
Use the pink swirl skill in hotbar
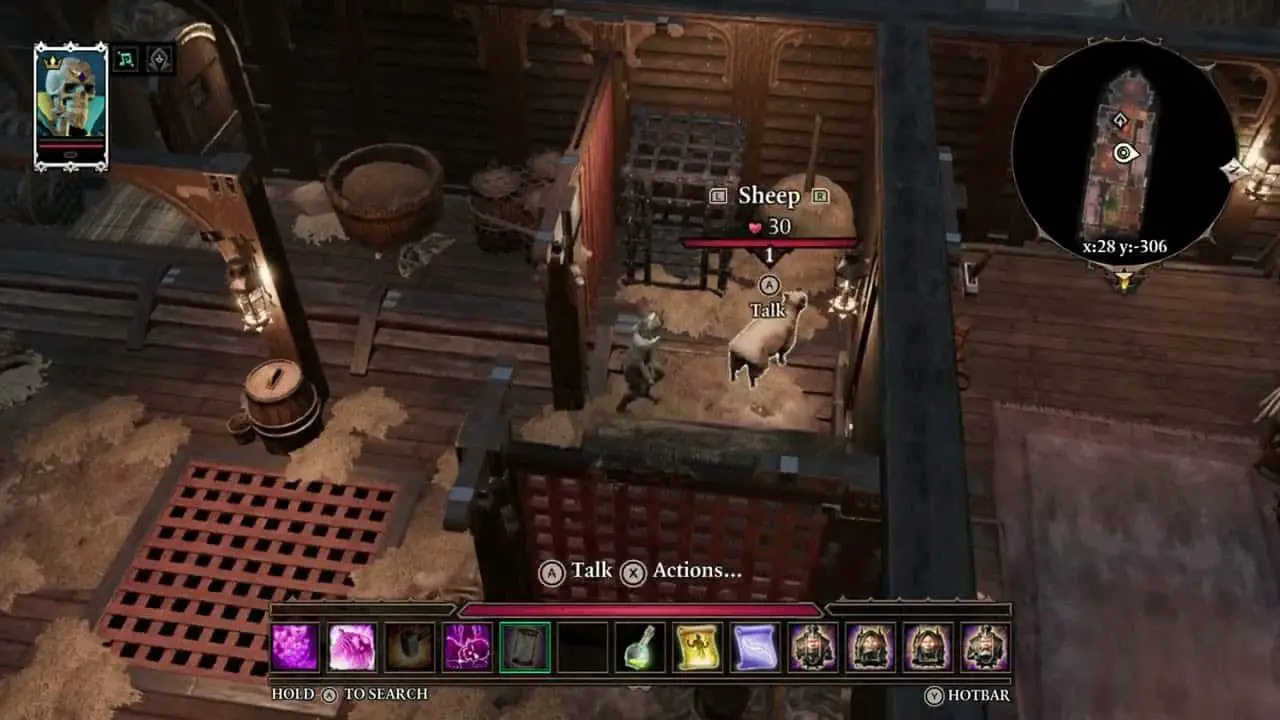click(x=352, y=647)
